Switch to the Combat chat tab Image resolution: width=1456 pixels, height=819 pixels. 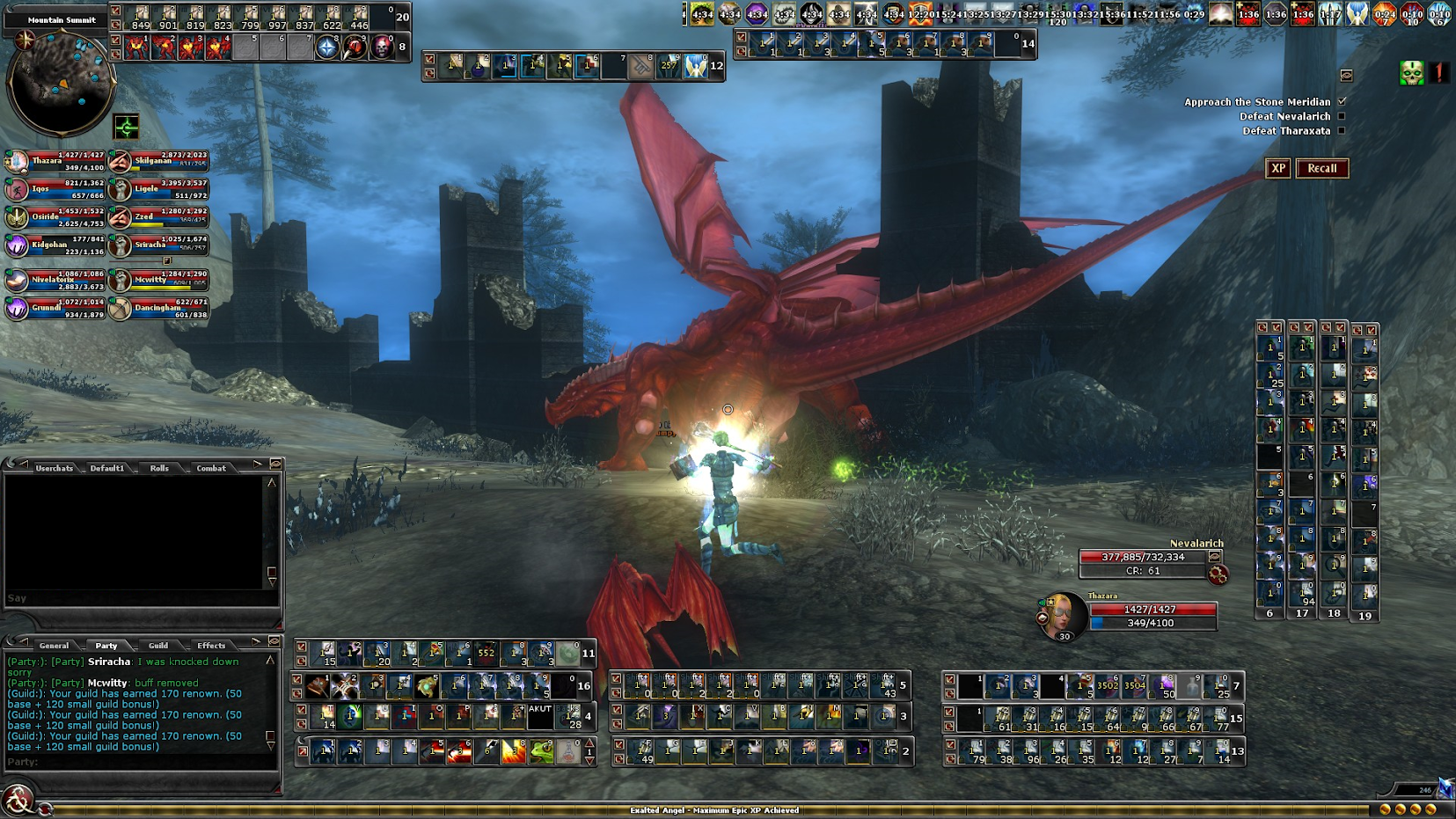click(x=211, y=468)
